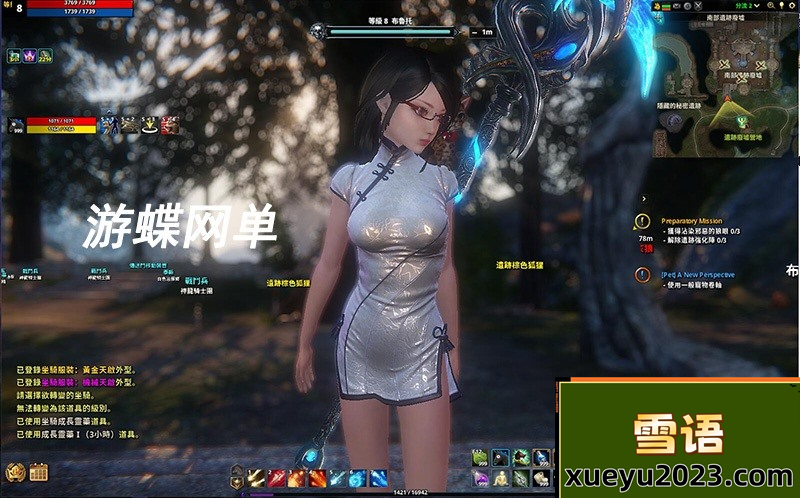Open the gold emblem menu icon
The width and height of the screenshot is (800, 498).
click(x=14, y=471)
